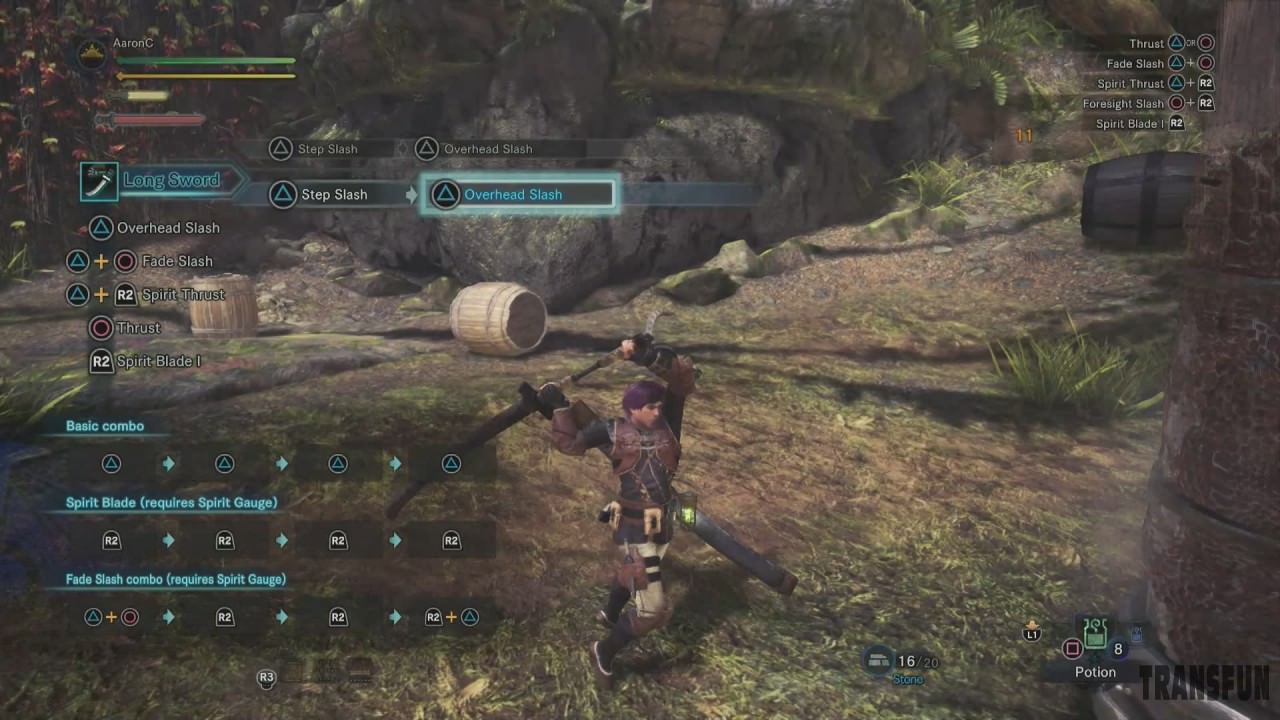The image size is (1280, 720).
Task: Click the AaronC player name
Action: [133, 44]
